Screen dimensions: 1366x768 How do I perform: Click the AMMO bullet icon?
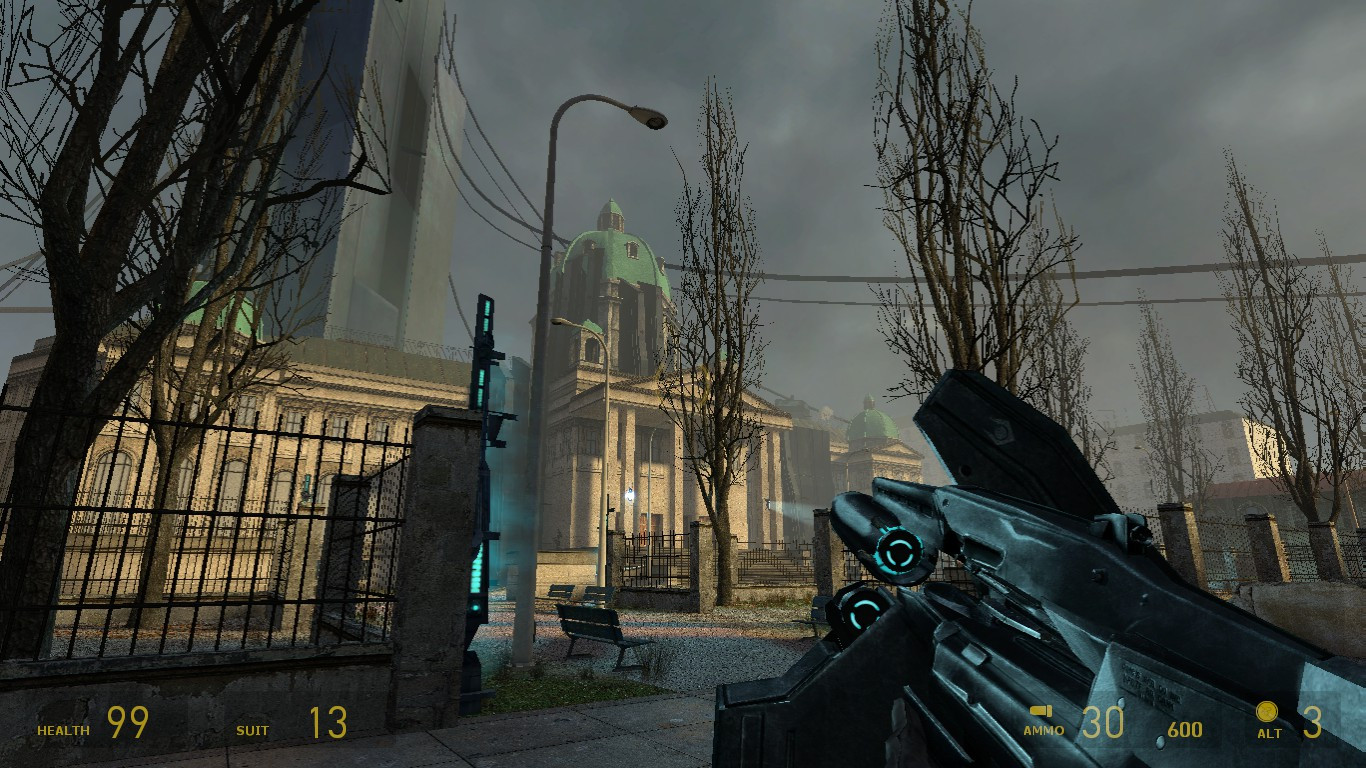pos(1040,711)
